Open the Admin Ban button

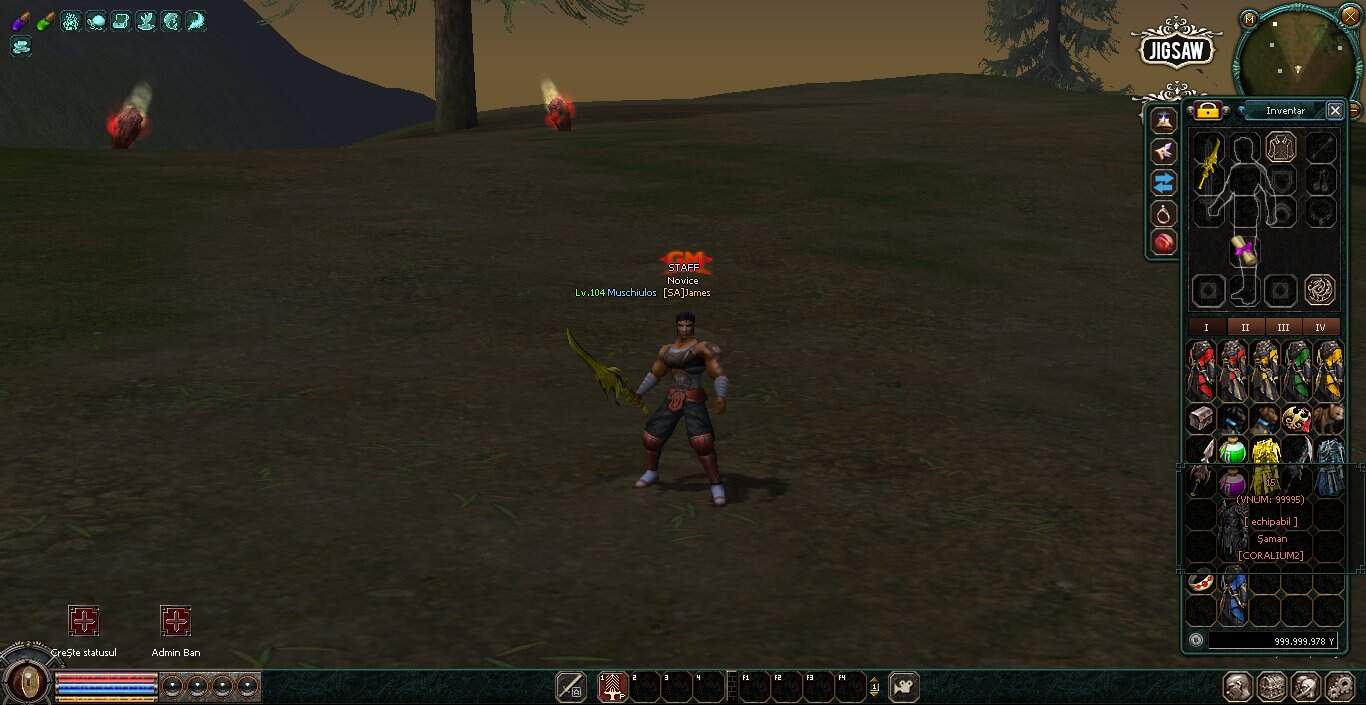pyautogui.click(x=176, y=621)
